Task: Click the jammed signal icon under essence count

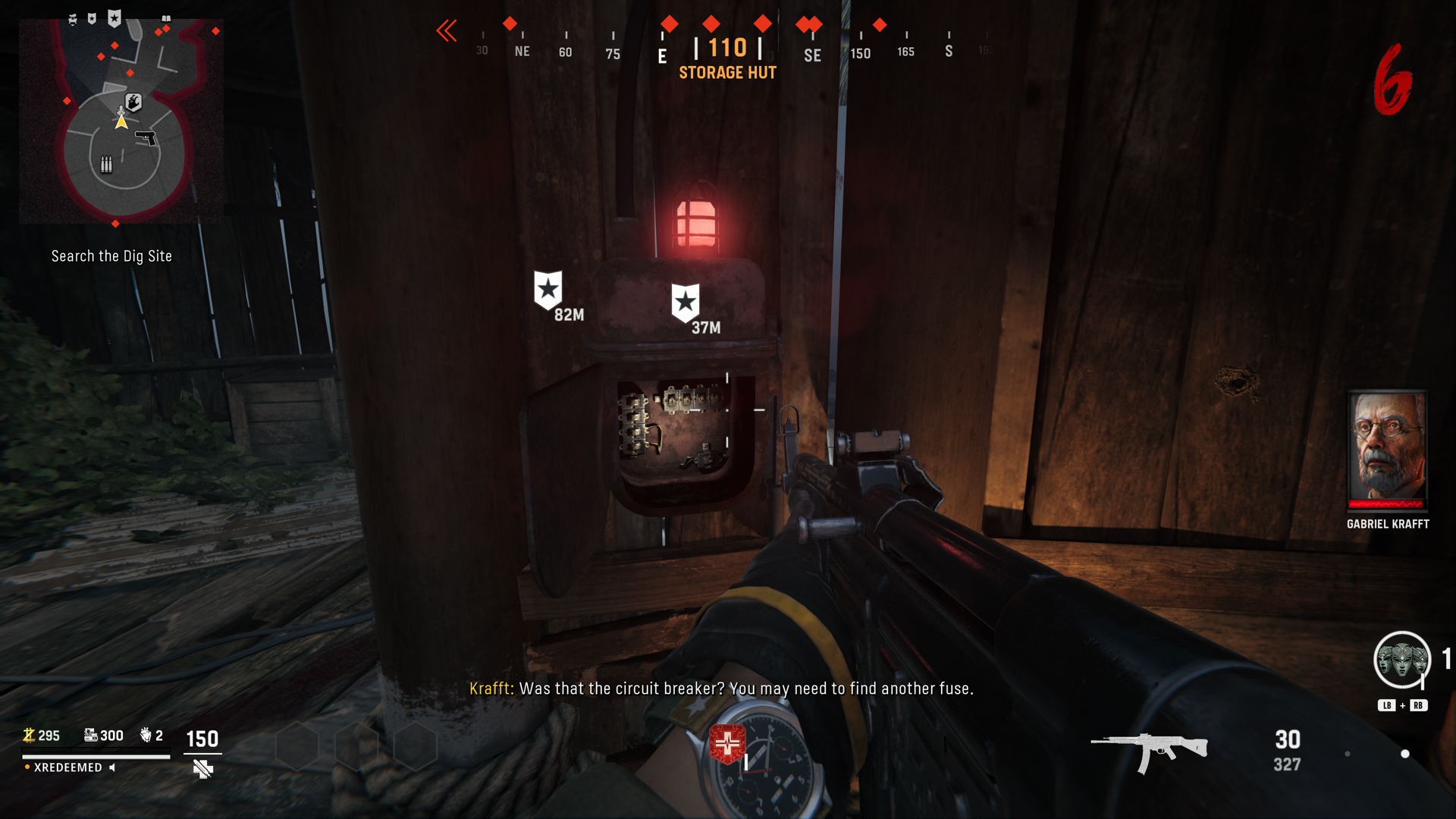Action: pyautogui.click(x=202, y=768)
